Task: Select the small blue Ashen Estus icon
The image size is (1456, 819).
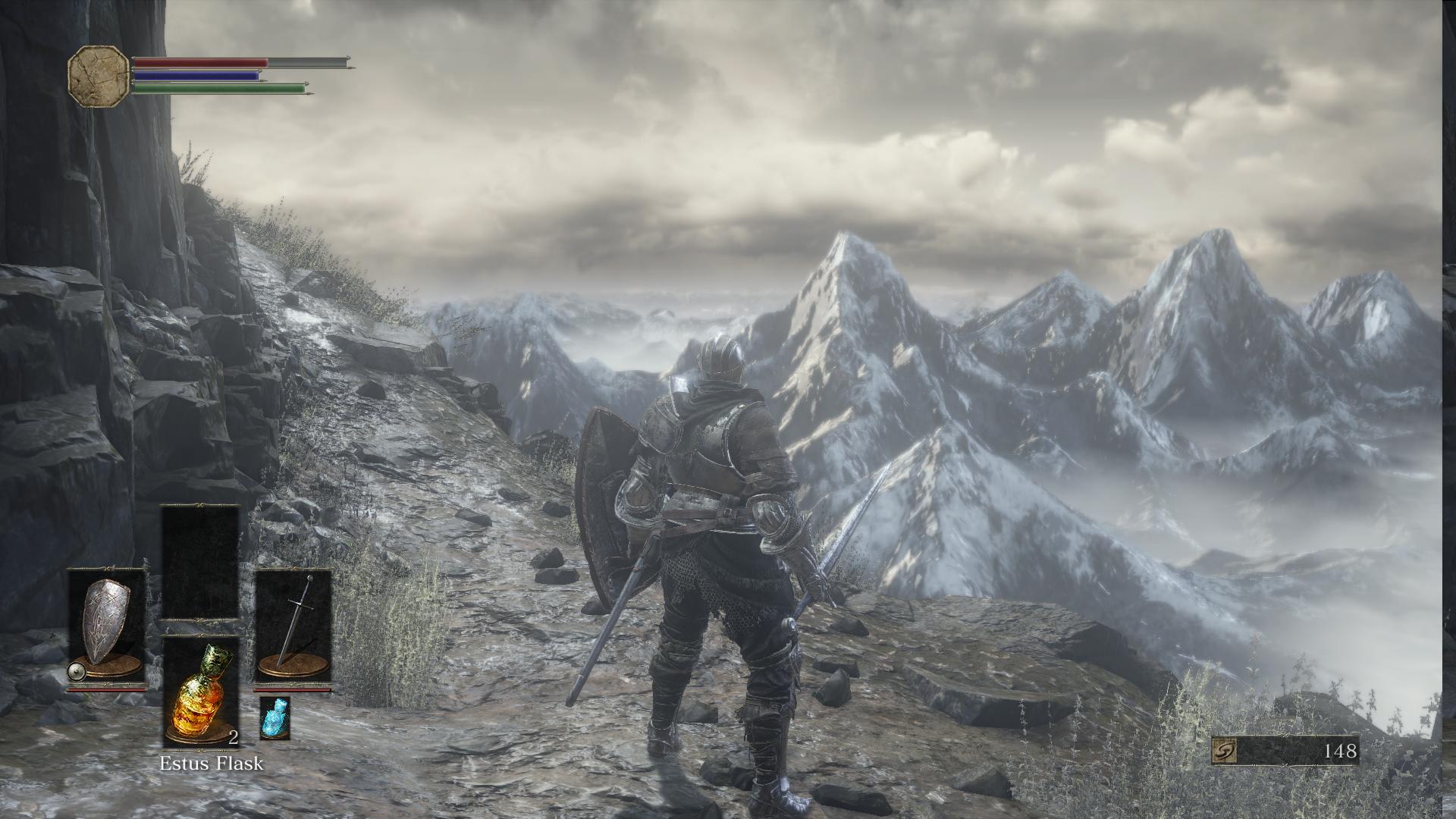Action: (275, 717)
